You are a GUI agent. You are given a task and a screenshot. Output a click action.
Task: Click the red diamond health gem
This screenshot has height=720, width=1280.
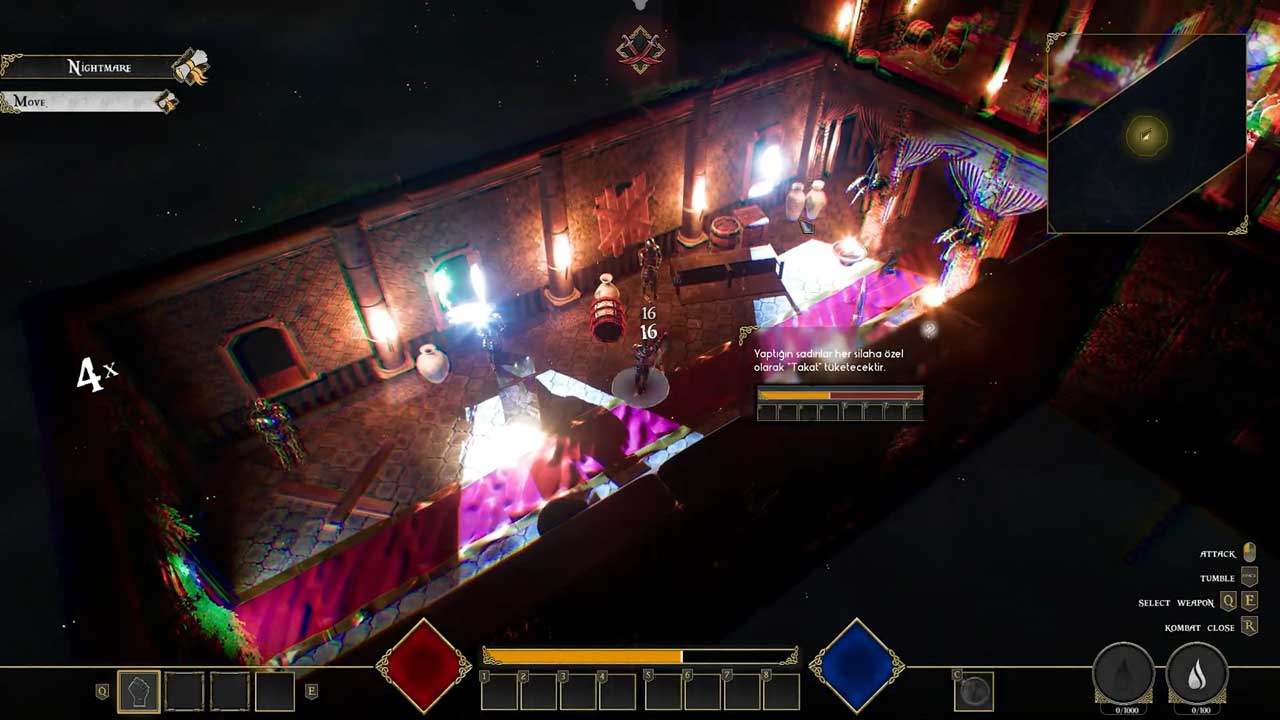423,665
